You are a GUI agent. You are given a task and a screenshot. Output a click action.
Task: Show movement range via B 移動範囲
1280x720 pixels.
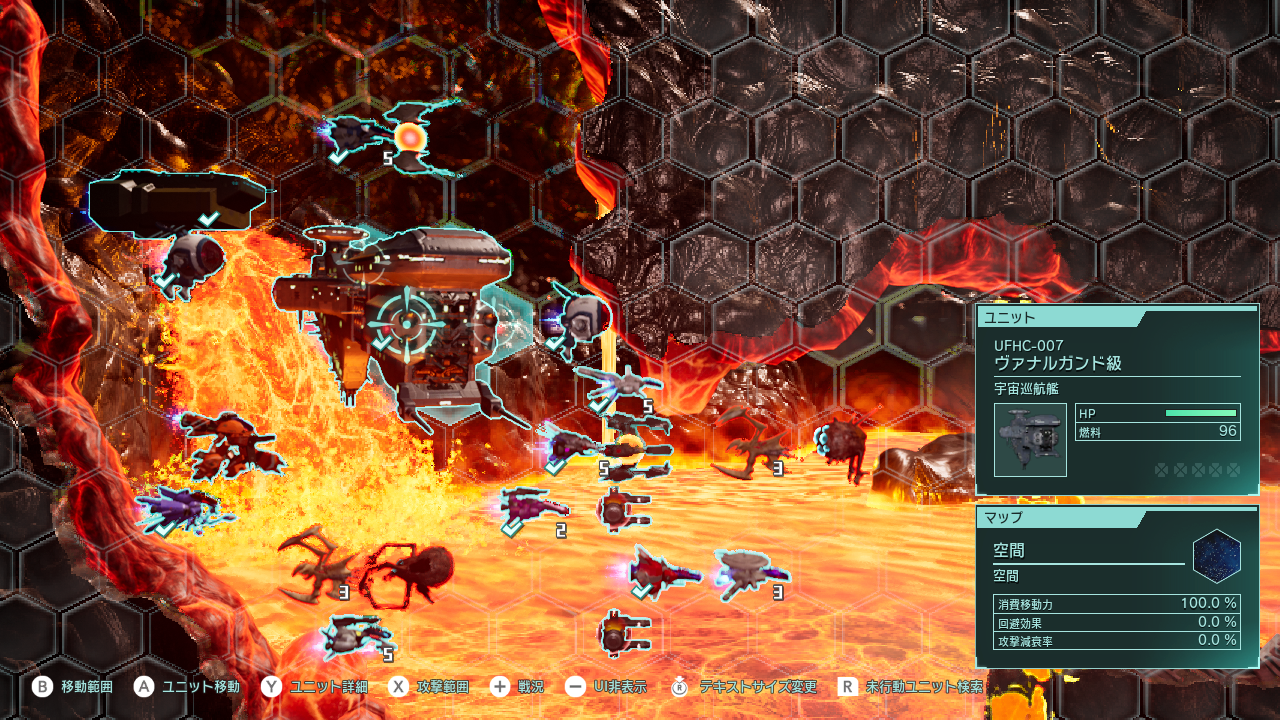pyautogui.click(x=40, y=687)
